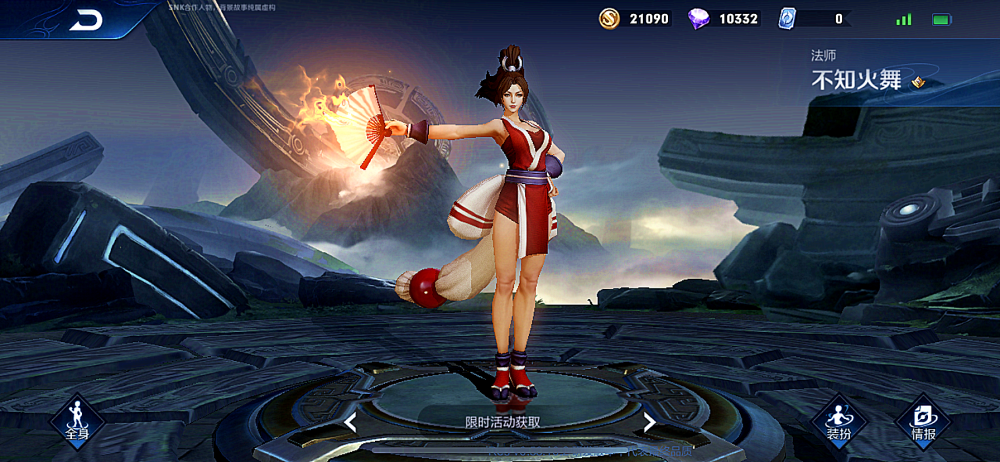Tap the gold coin currency icon
This screenshot has width=1000, height=462.
point(609,18)
